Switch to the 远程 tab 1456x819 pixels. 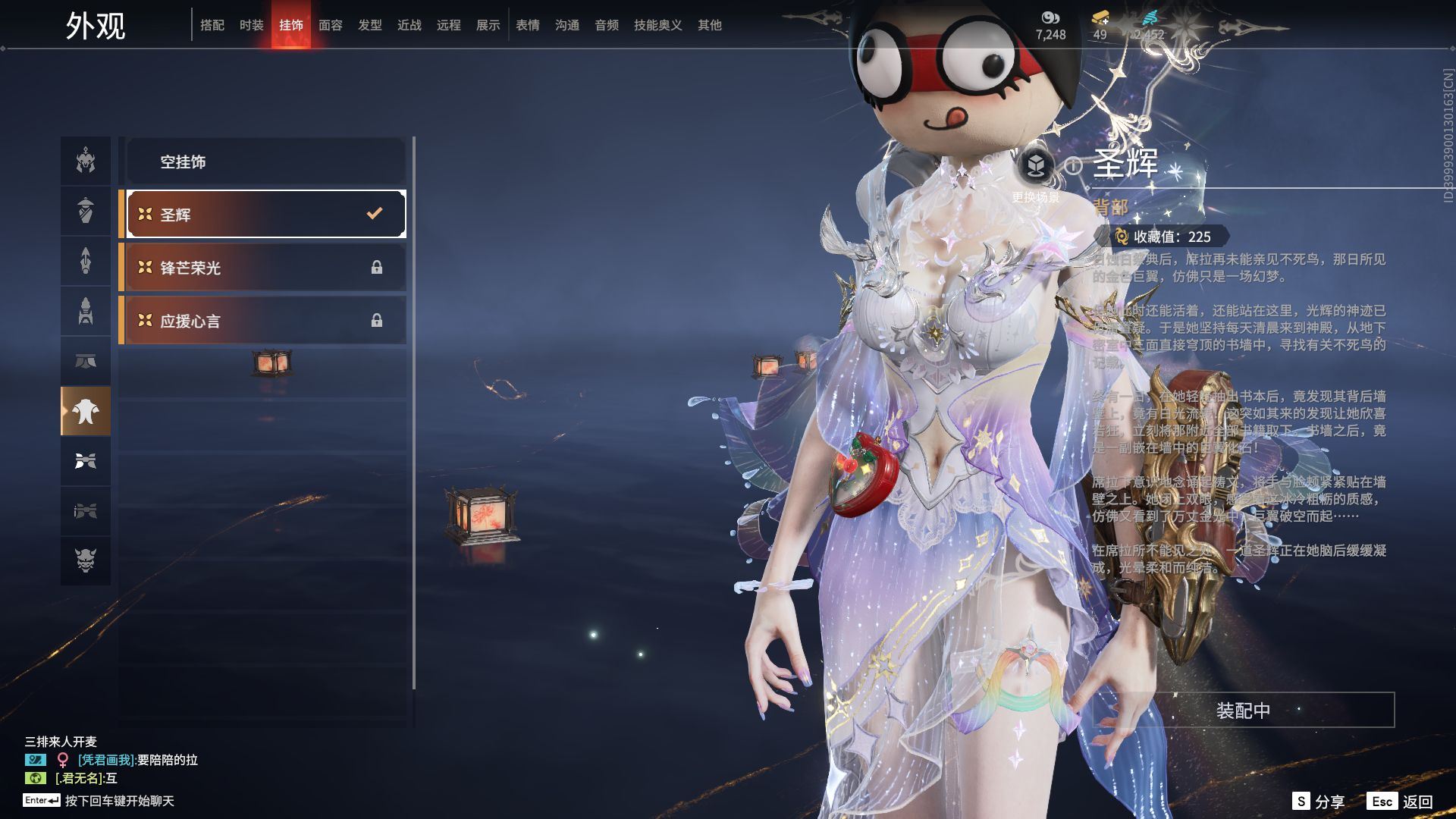449,25
